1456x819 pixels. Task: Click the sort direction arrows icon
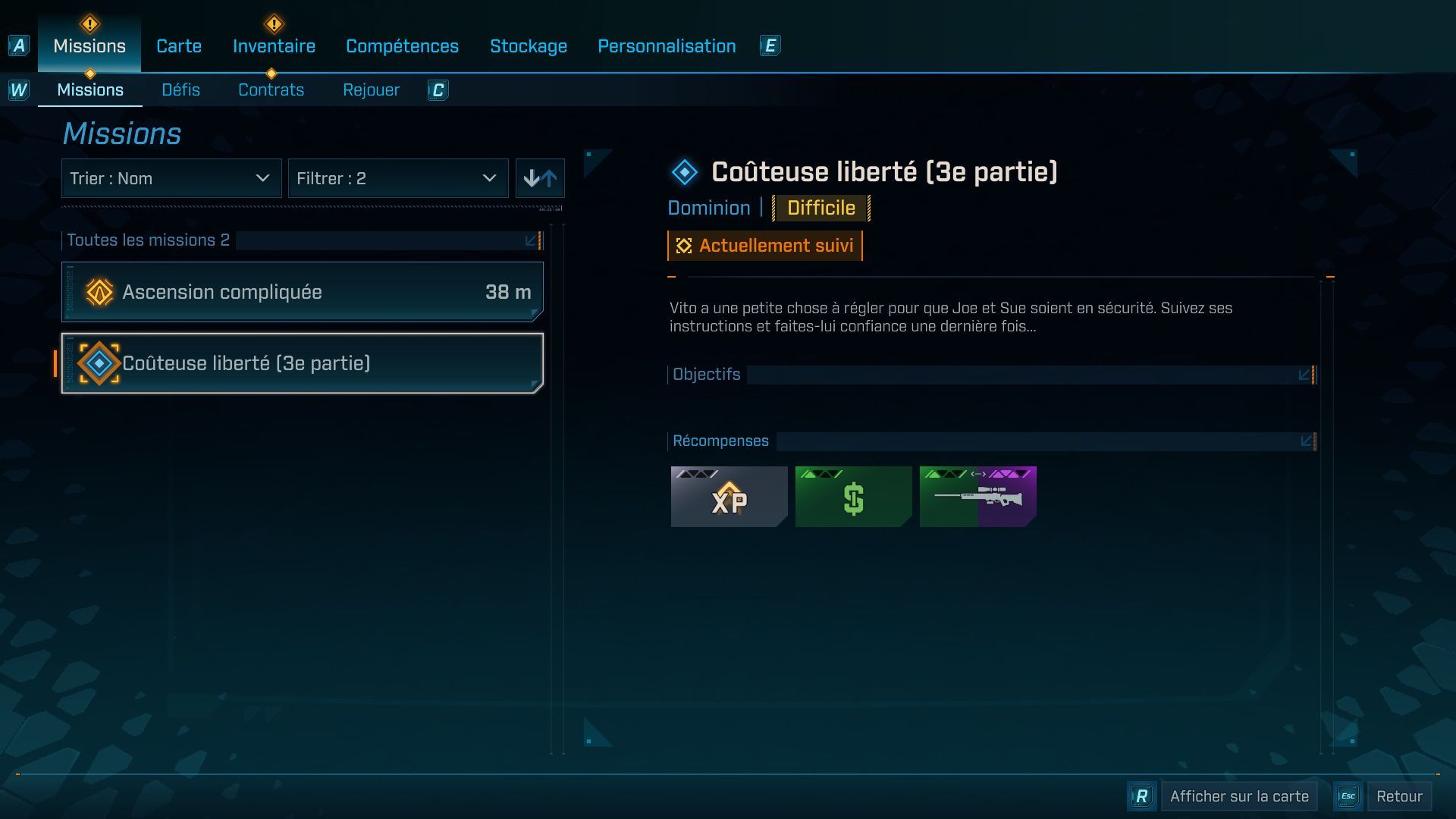point(540,177)
